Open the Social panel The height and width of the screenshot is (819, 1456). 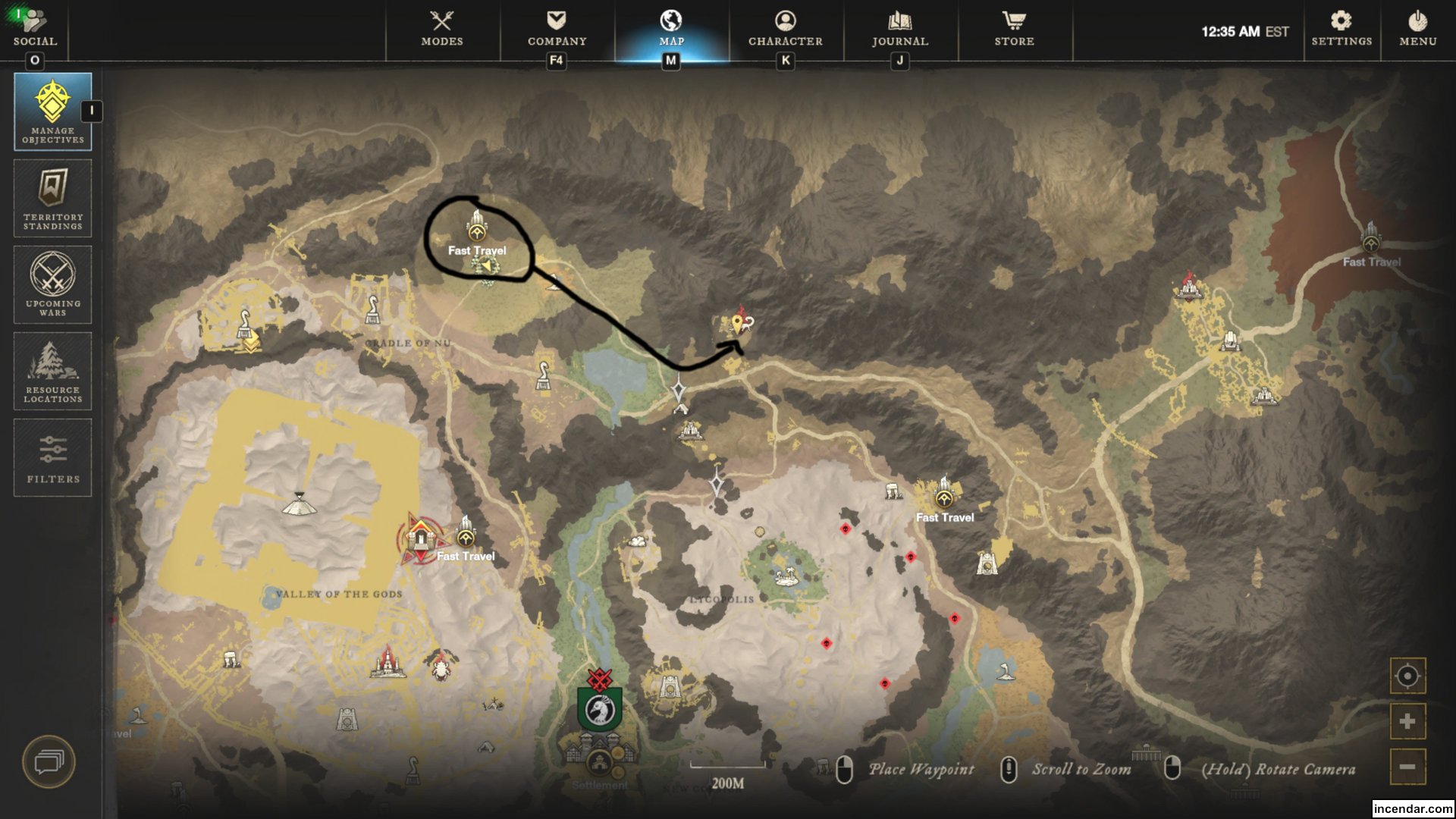point(36,27)
